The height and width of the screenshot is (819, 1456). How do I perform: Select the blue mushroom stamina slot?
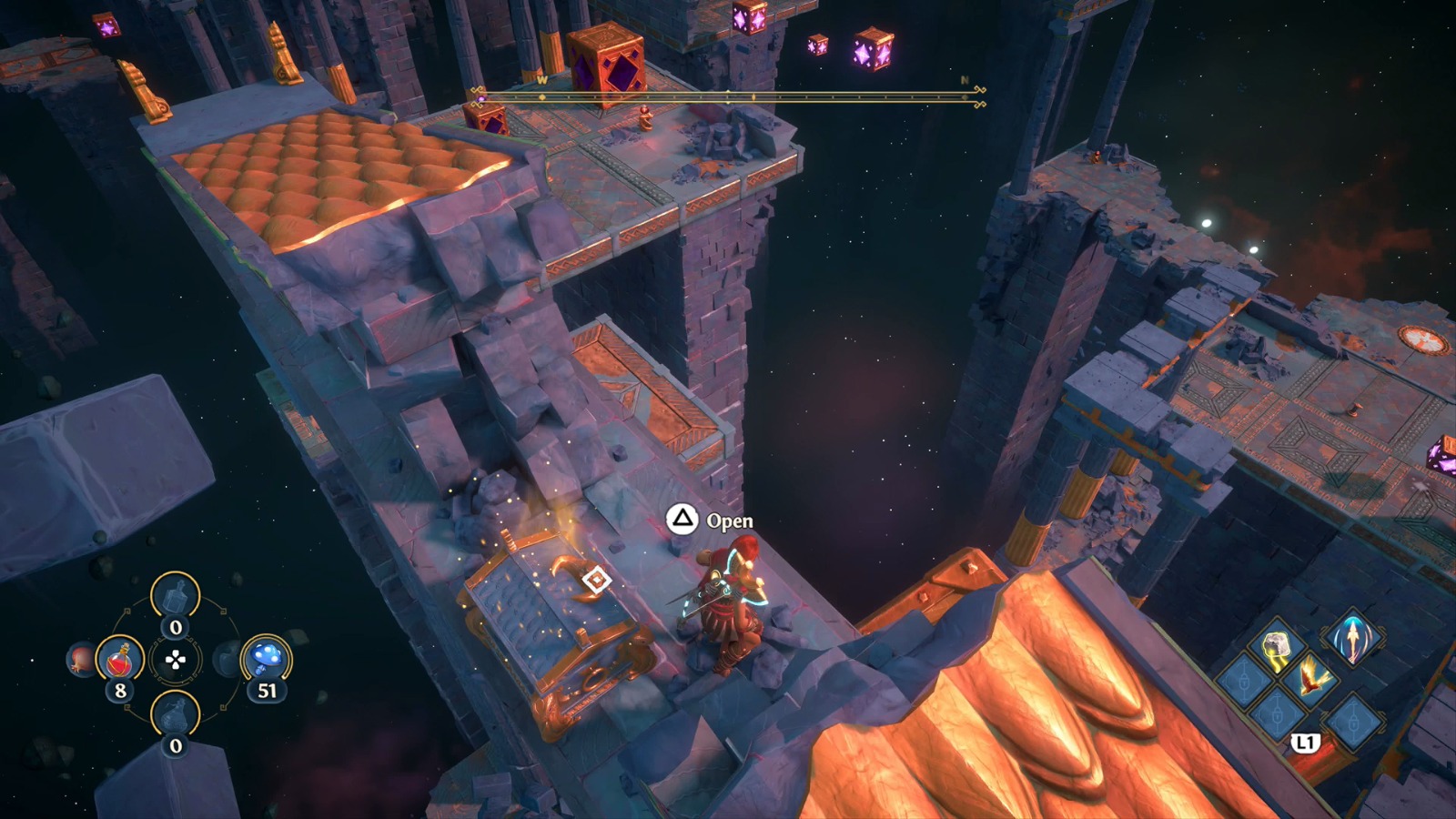[266, 658]
